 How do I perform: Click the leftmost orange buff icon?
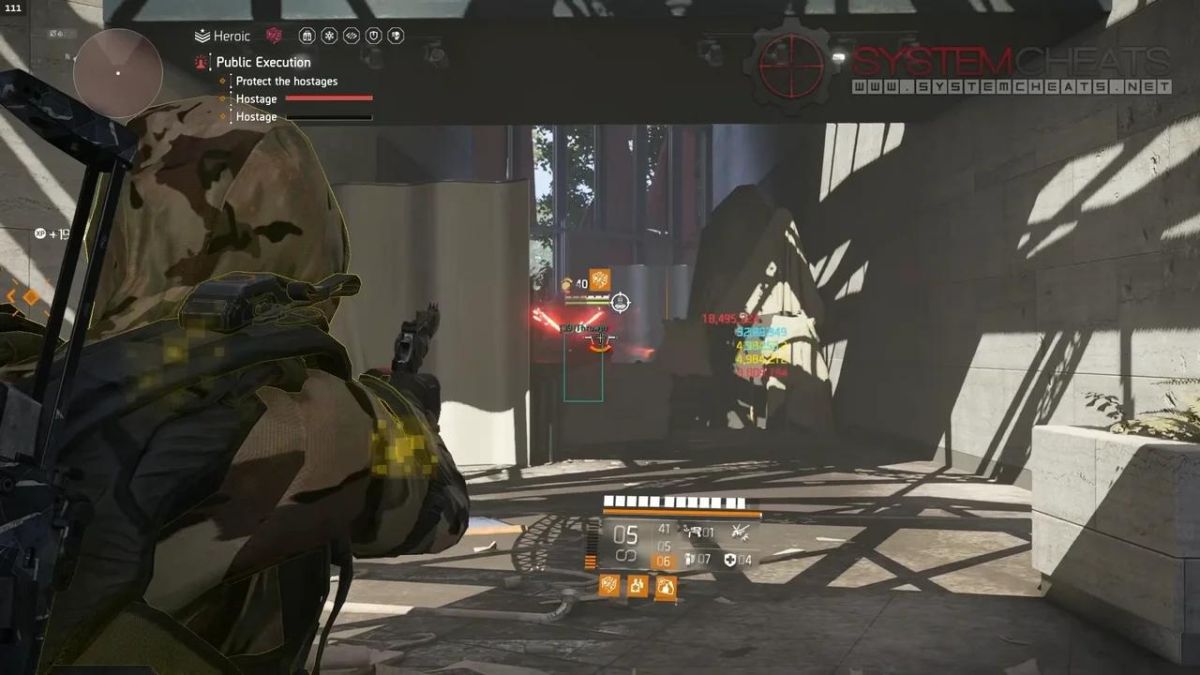coord(608,586)
